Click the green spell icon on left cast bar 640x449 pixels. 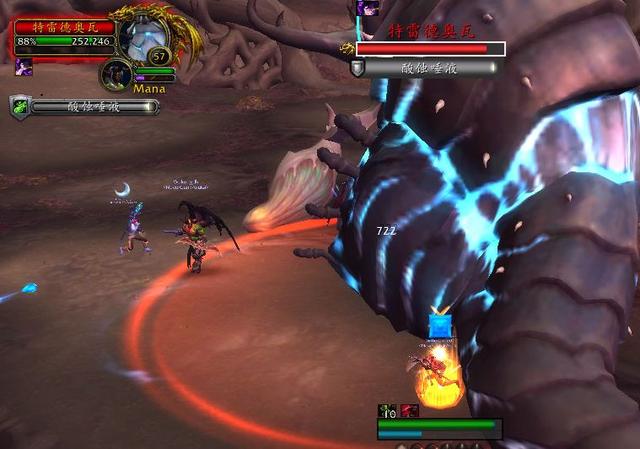pos(20,106)
